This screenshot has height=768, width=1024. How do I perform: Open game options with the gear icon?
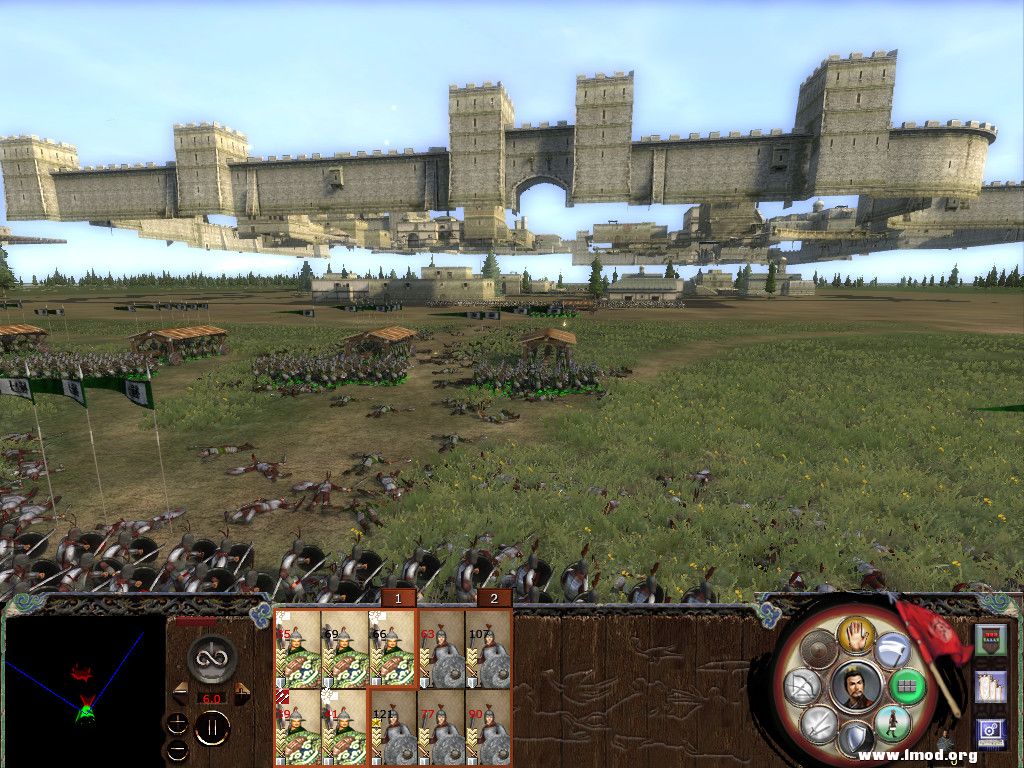(x=990, y=733)
